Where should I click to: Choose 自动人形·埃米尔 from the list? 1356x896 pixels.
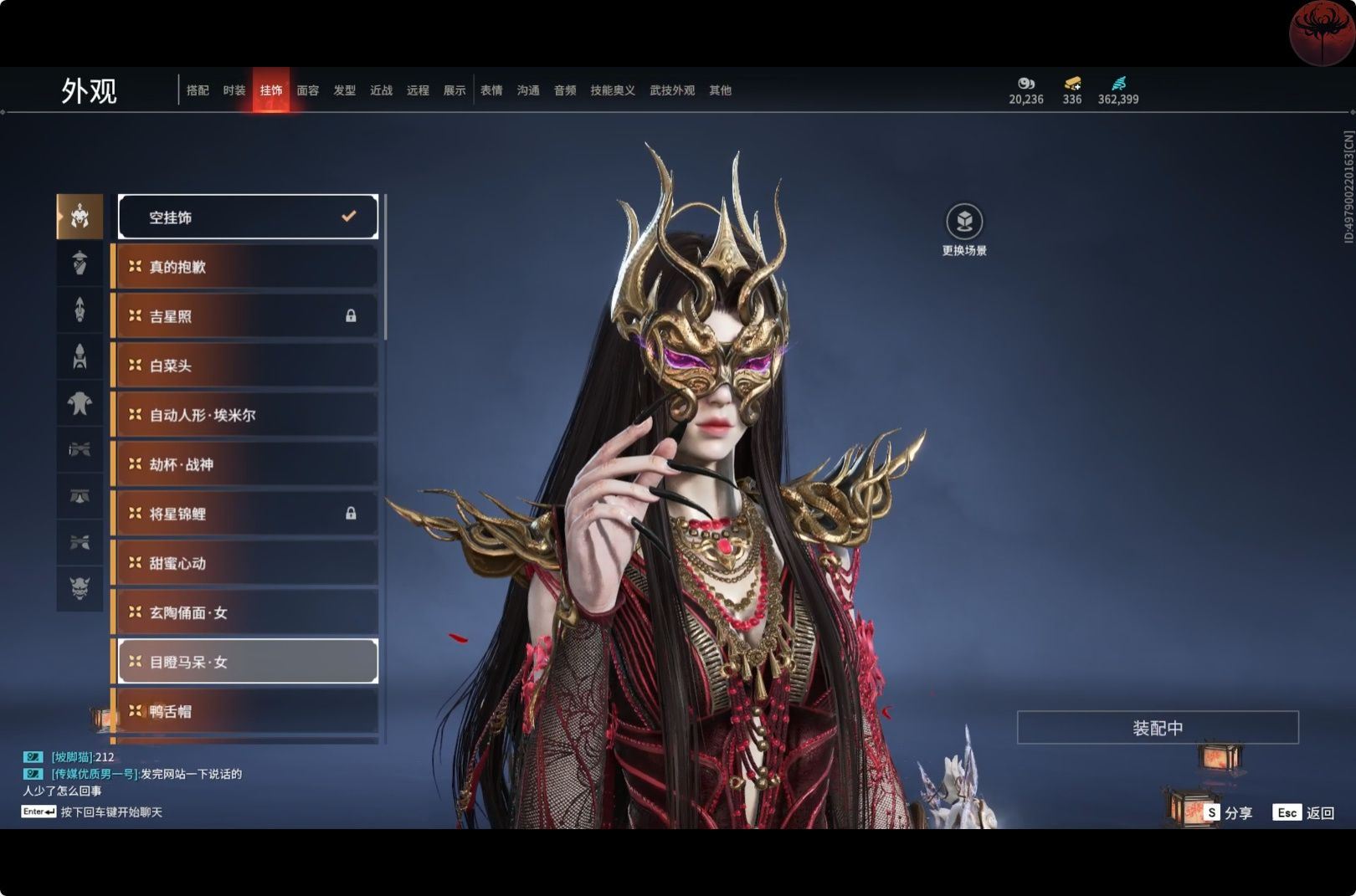(248, 415)
